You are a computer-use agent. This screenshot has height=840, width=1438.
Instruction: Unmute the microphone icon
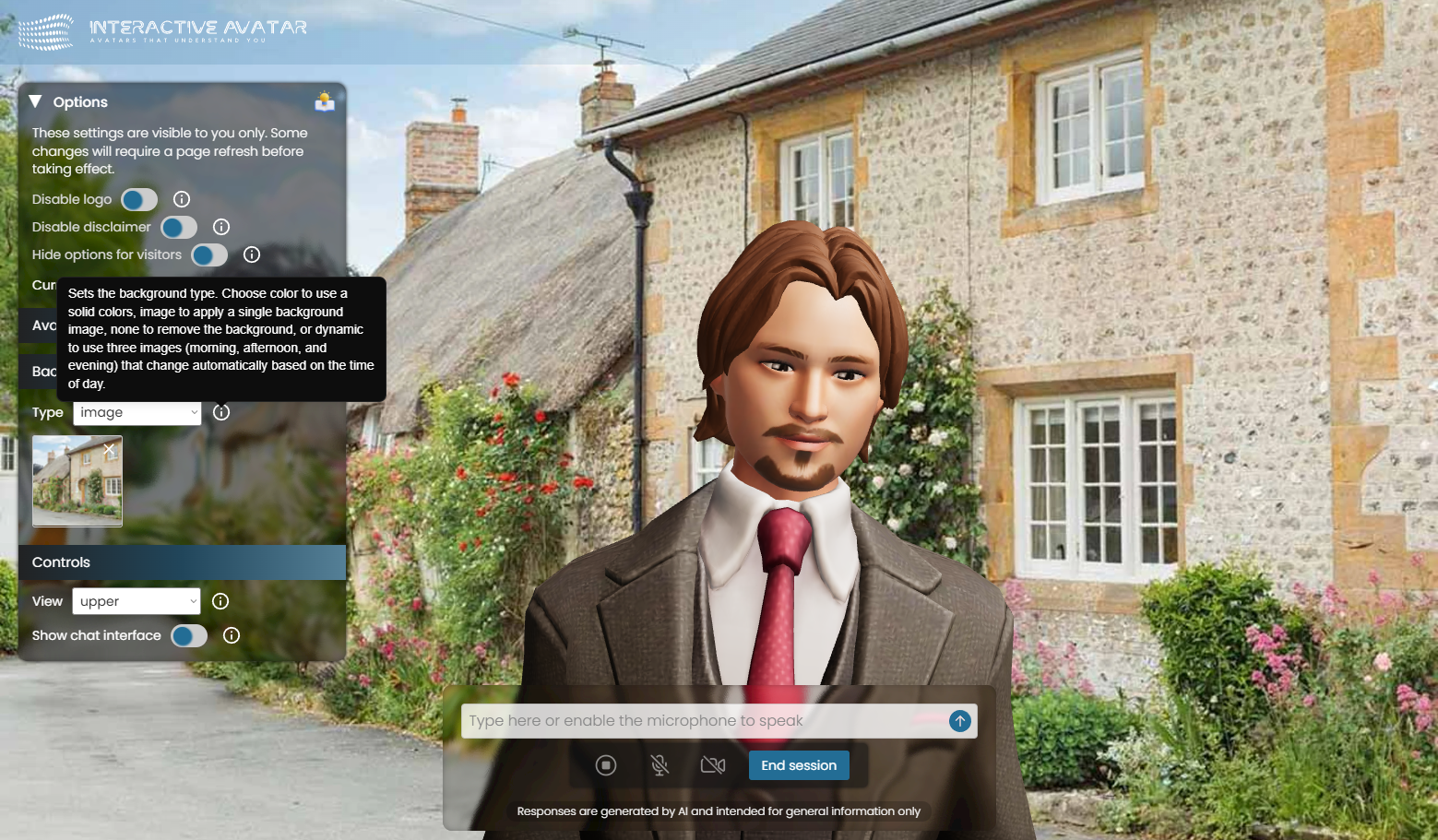coord(660,764)
